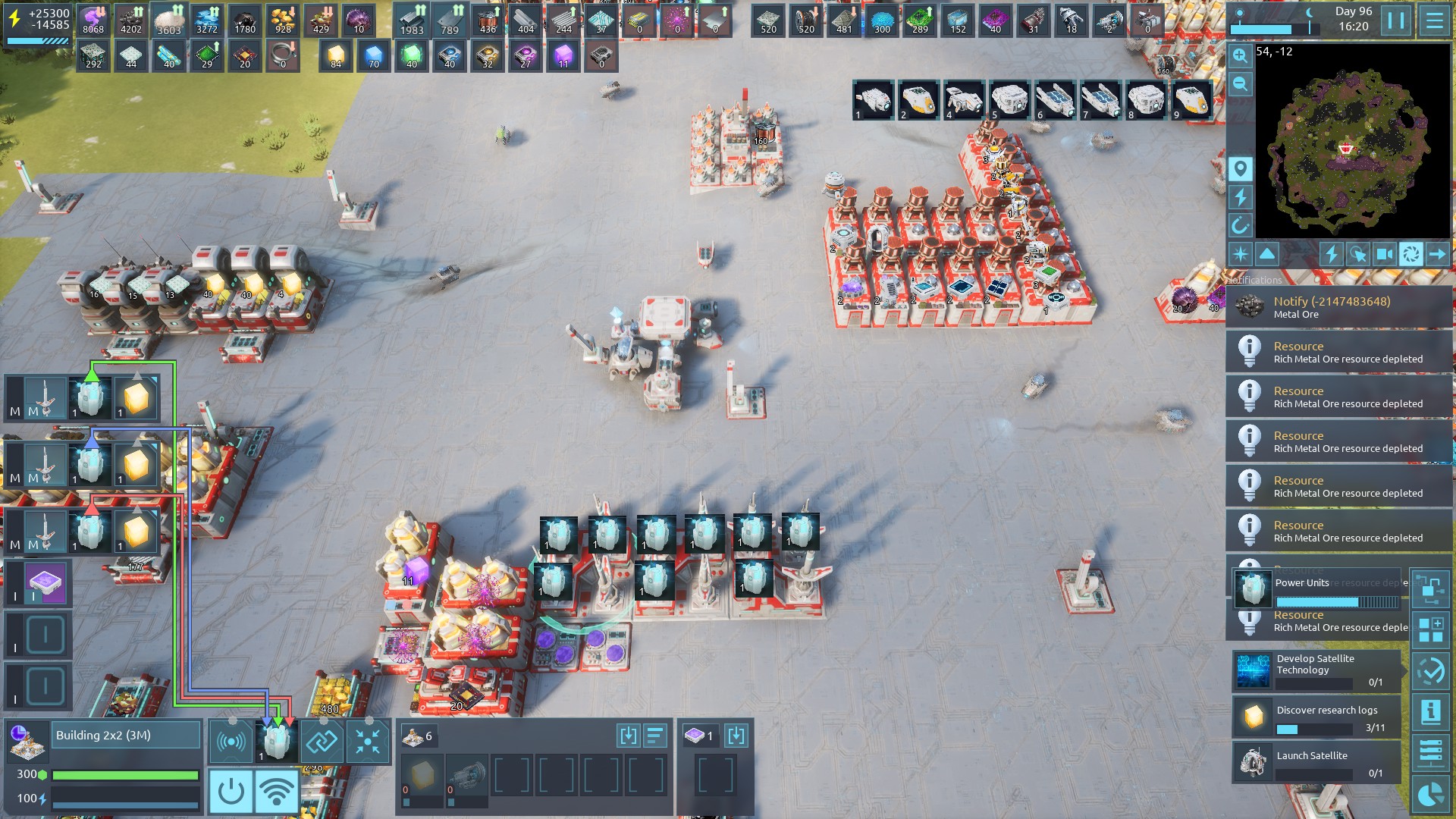Toggle the building wifi signal button
The height and width of the screenshot is (819, 1456).
coord(277,792)
